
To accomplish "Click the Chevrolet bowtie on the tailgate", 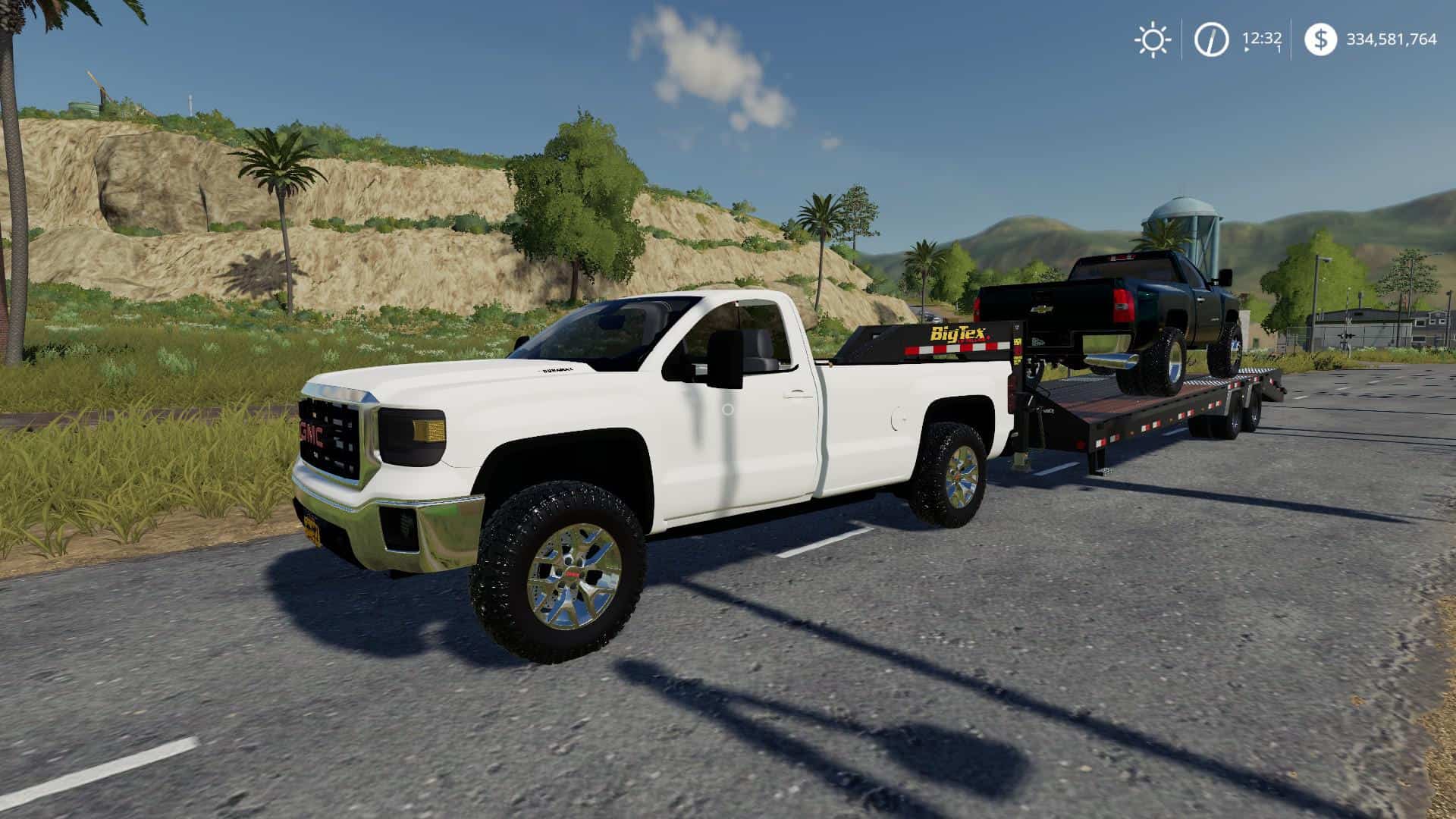I will click(1042, 309).
